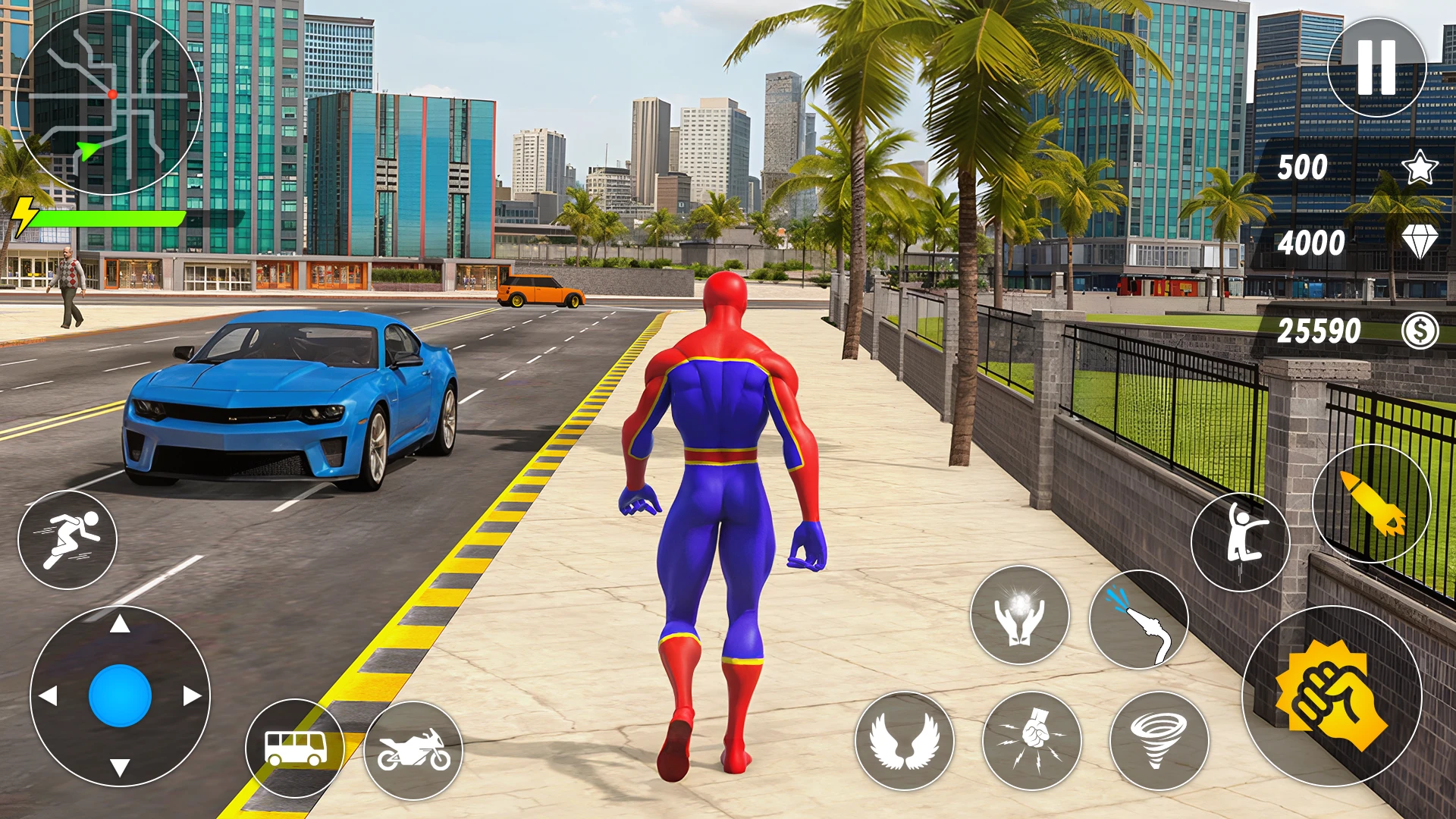The image size is (1456, 819).
Task: Use the power punch burst ability
Action: 1031,741
